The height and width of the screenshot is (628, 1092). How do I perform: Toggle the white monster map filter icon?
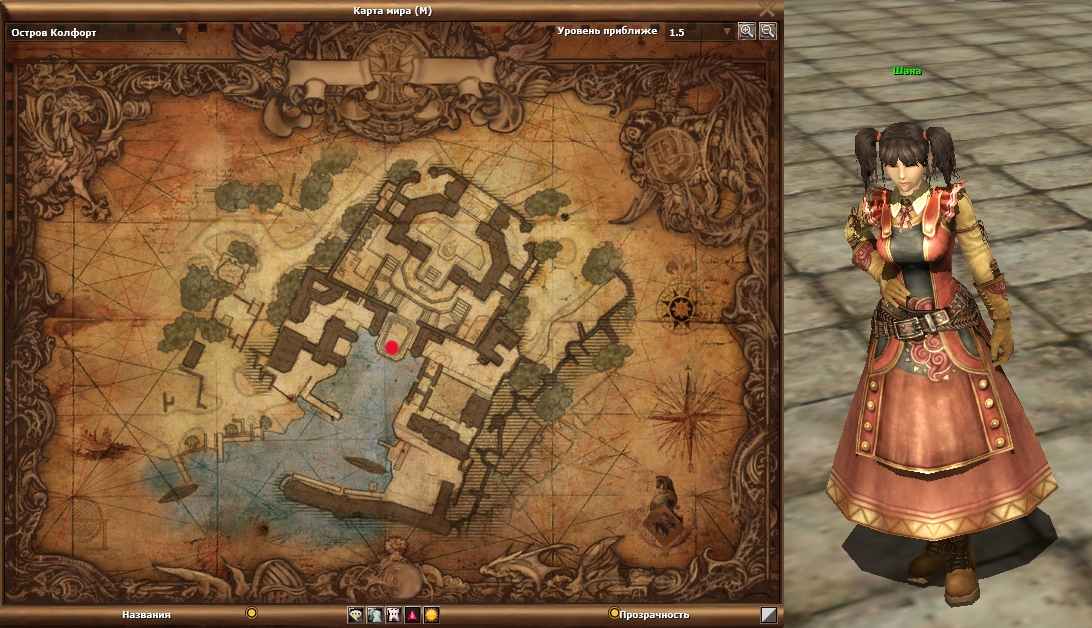393,615
